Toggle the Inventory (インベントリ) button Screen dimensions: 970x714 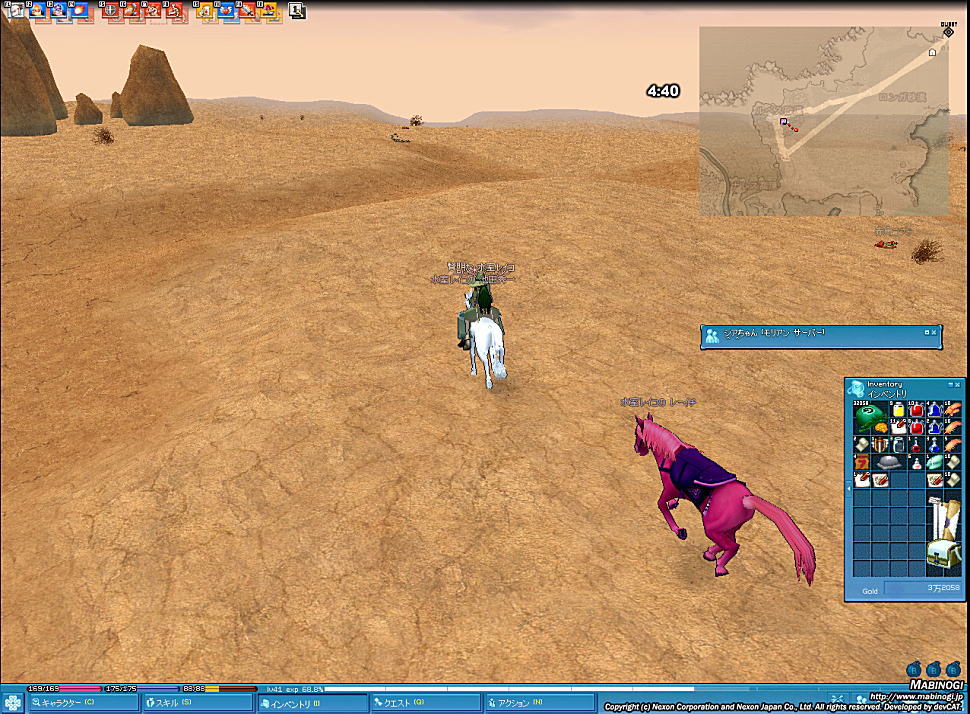(x=312, y=703)
